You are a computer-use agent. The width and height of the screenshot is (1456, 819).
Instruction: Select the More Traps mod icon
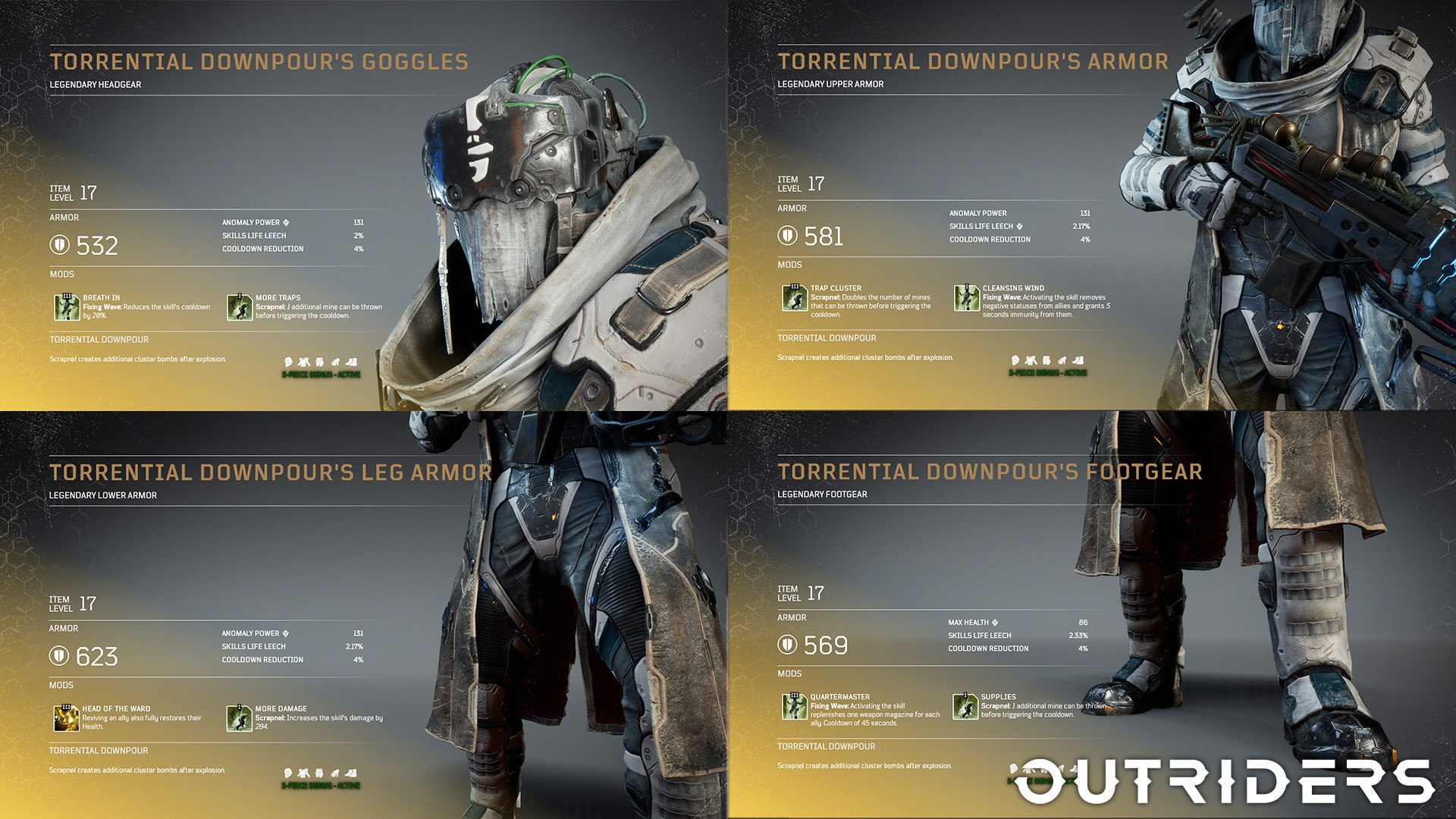pos(240,308)
